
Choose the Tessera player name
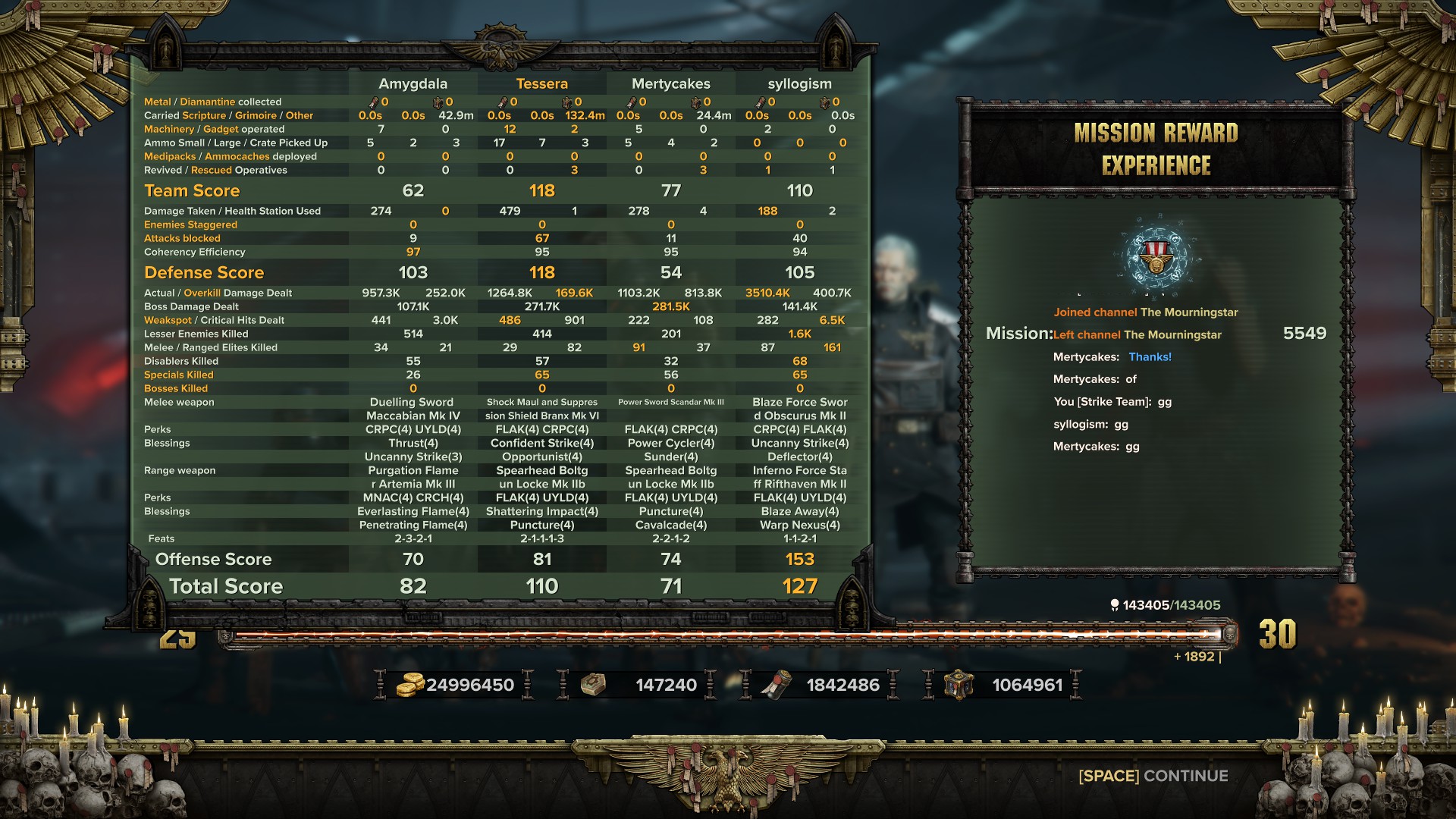[x=541, y=83]
